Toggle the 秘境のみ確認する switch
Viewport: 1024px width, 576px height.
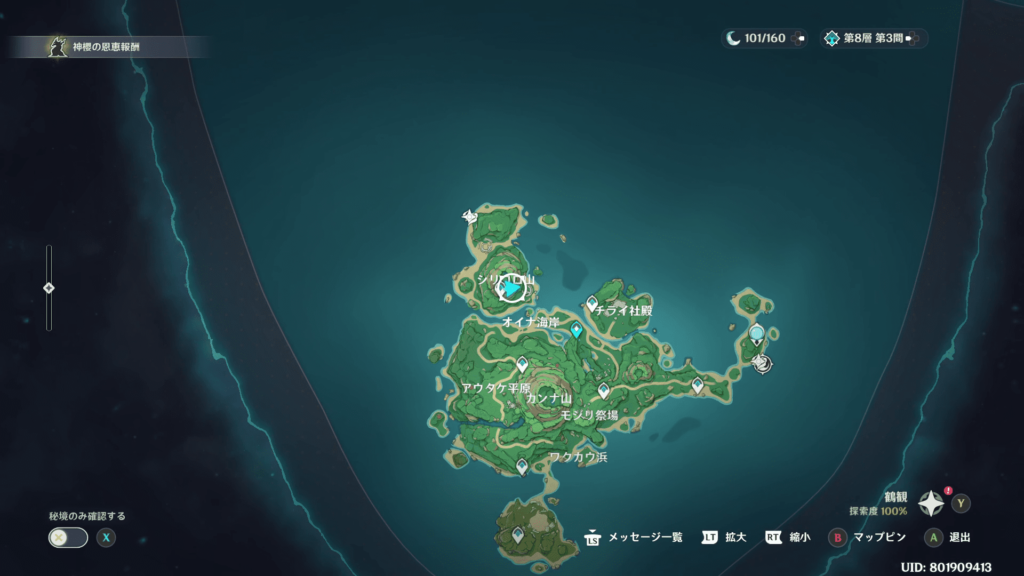pos(68,537)
